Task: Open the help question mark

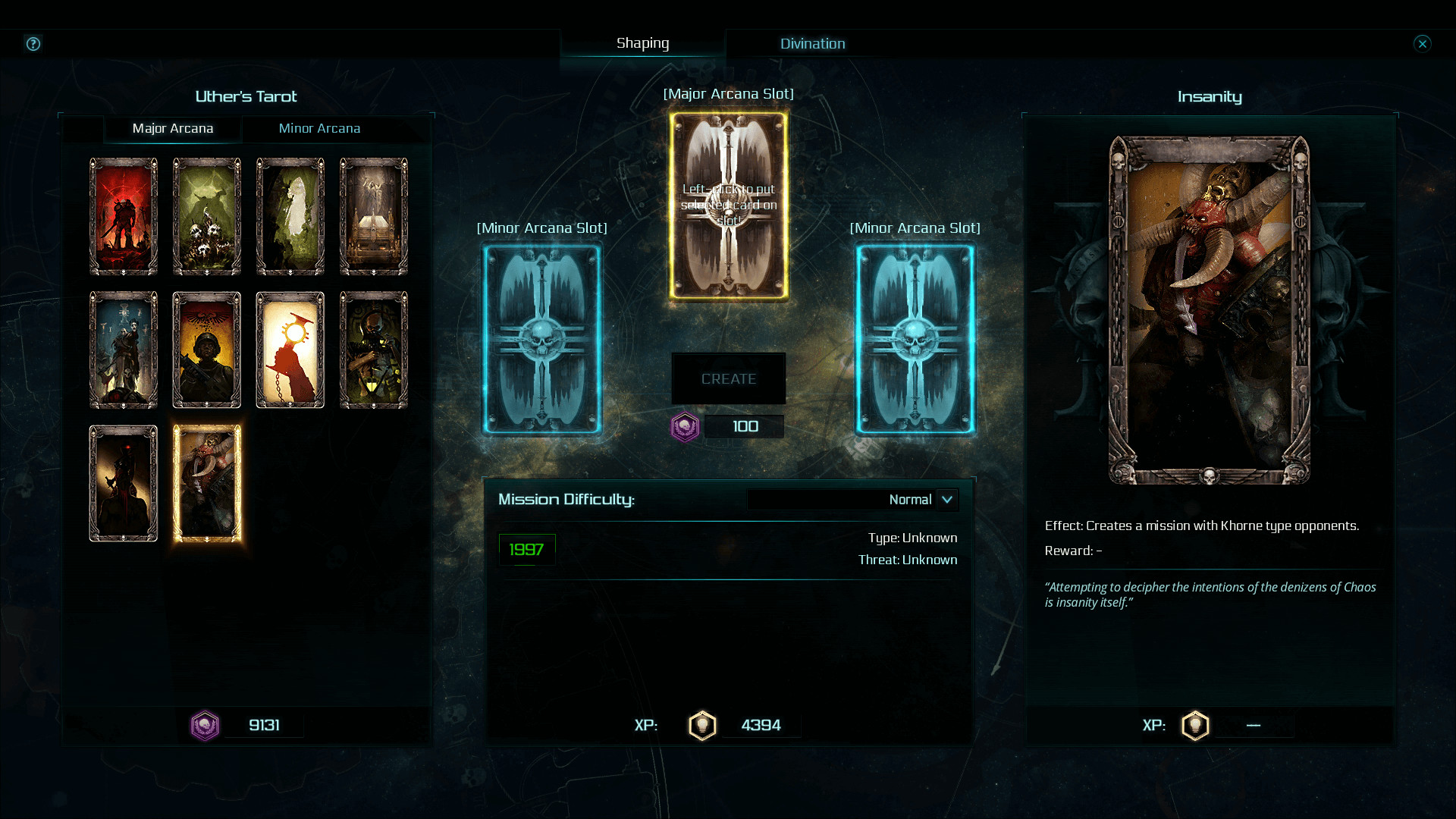Action: (x=33, y=43)
